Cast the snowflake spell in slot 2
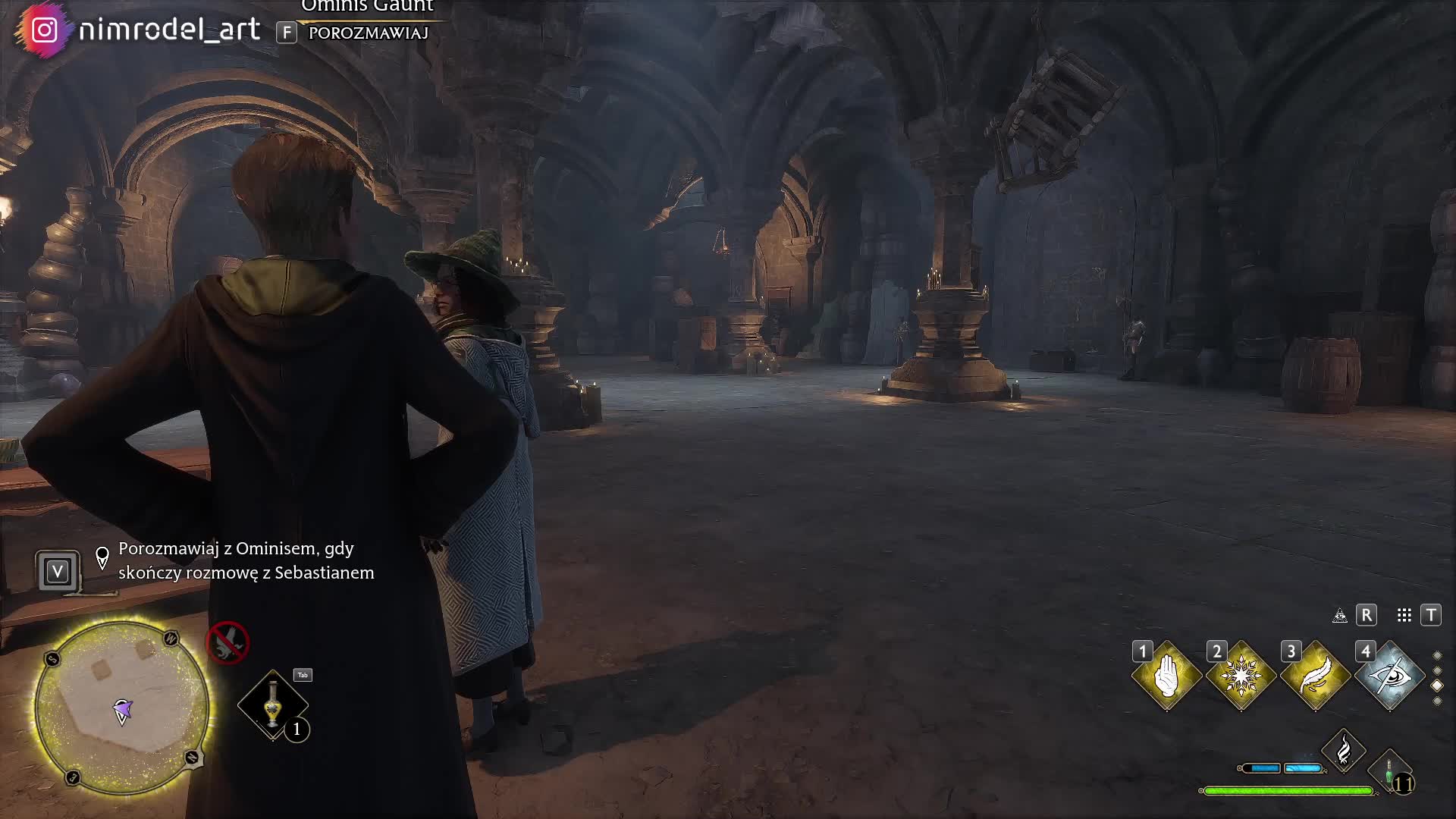 coord(1241,676)
